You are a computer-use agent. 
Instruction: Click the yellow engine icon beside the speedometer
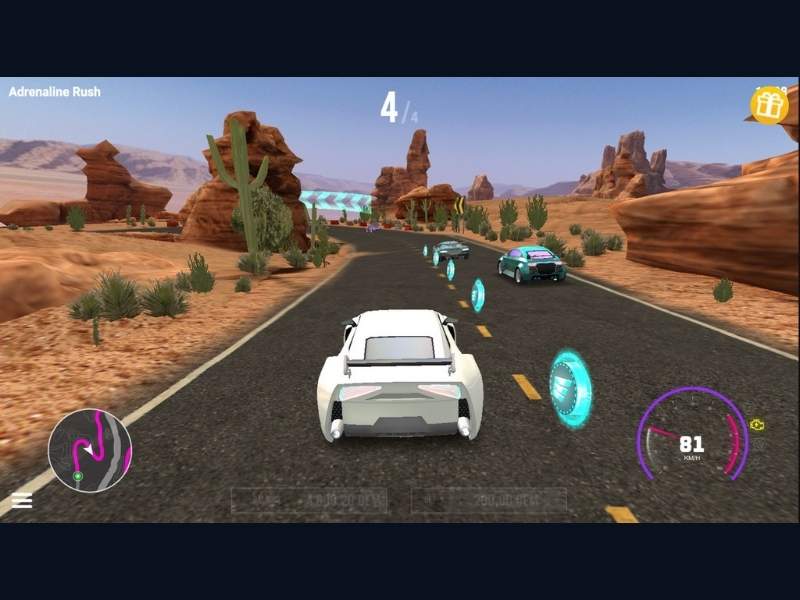[x=758, y=425]
